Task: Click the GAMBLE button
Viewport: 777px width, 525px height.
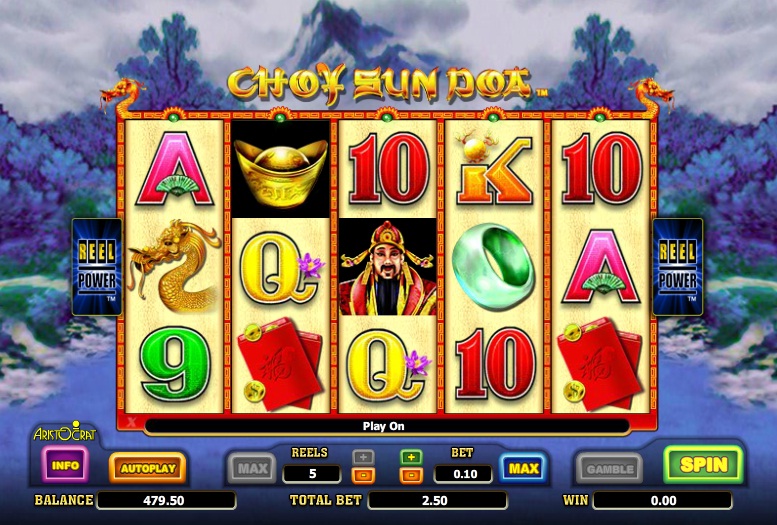Action: (609, 468)
